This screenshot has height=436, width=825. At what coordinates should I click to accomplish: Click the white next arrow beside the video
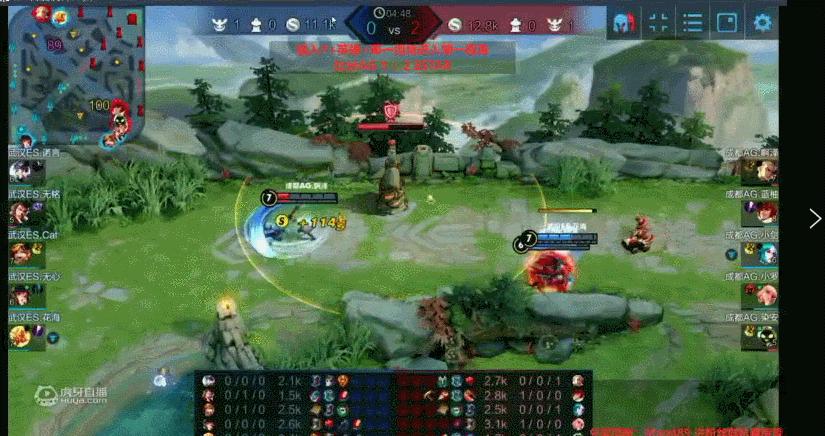click(815, 219)
